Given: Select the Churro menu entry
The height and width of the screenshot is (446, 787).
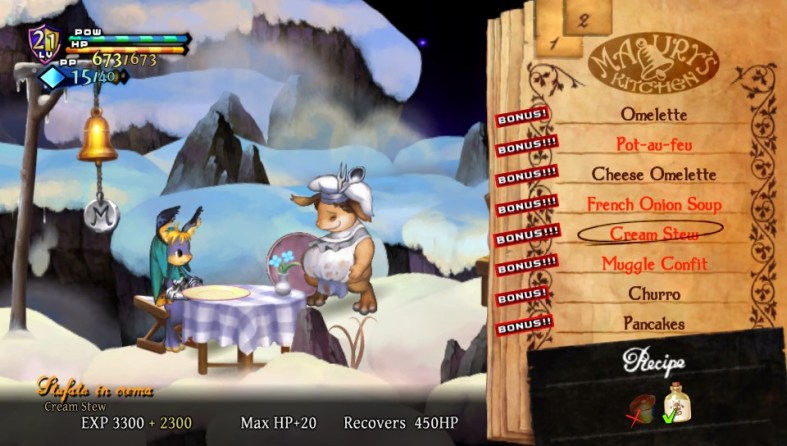Looking at the screenshot, I should 654,294.
